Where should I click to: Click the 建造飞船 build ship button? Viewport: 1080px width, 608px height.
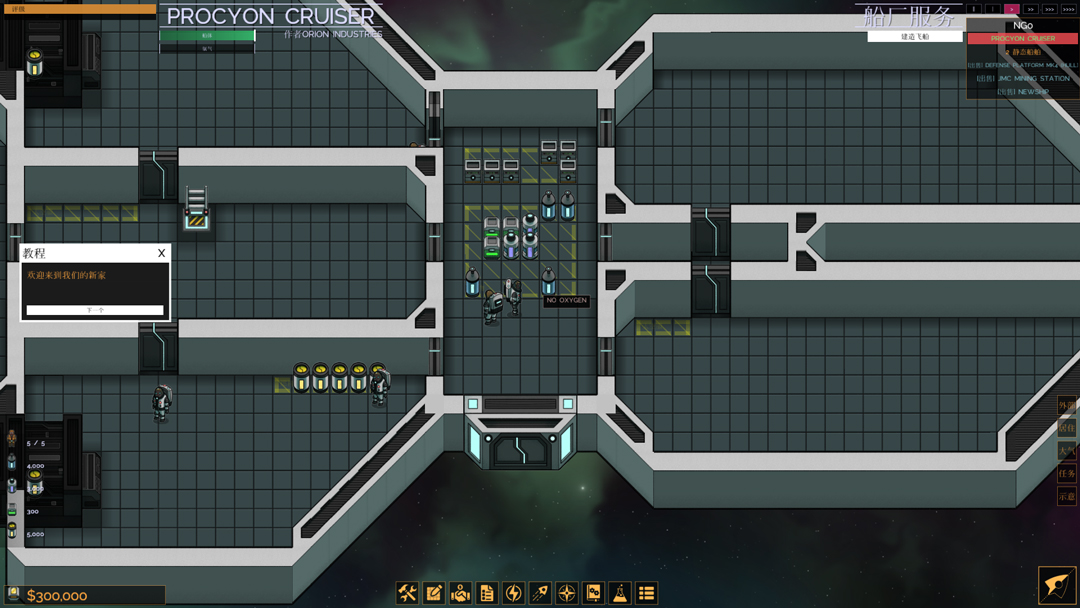tap(915, 37)
